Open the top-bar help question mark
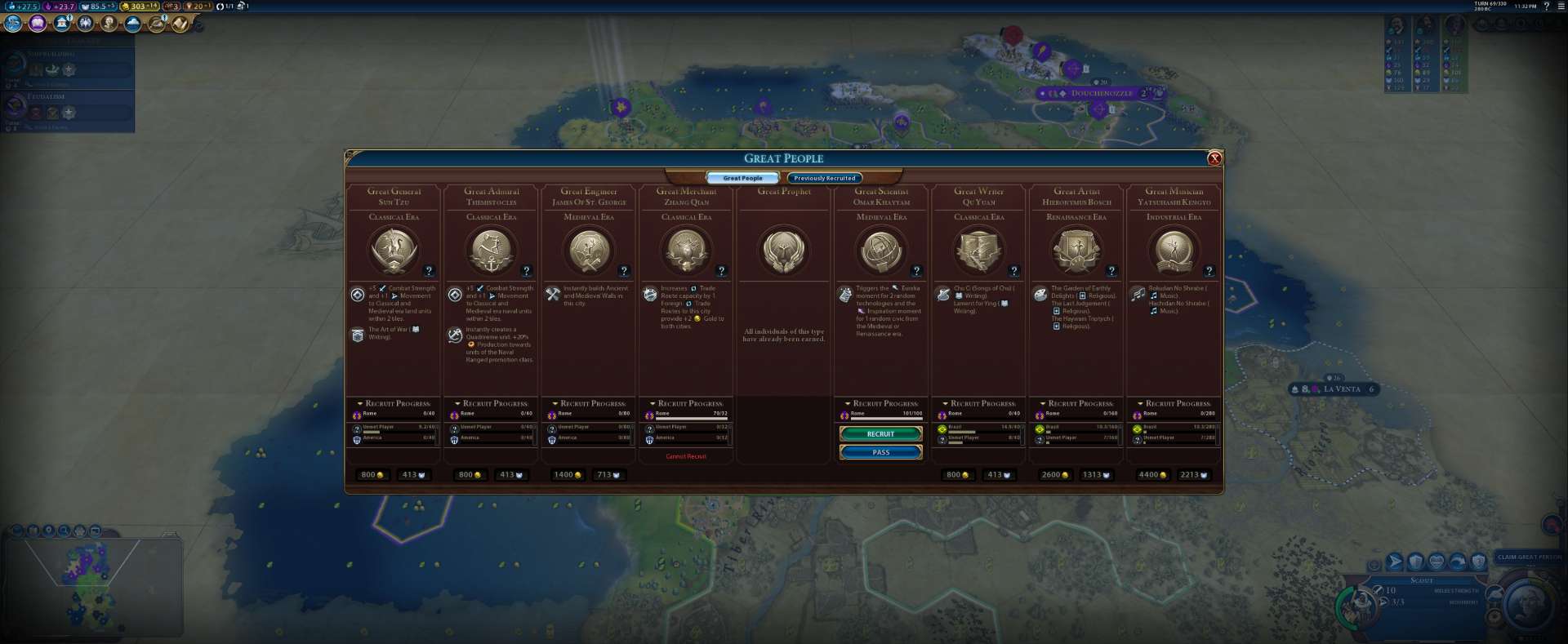The width and height of the screenshot is (1568, 644). pyautogui.click(x=1547, y=7)
